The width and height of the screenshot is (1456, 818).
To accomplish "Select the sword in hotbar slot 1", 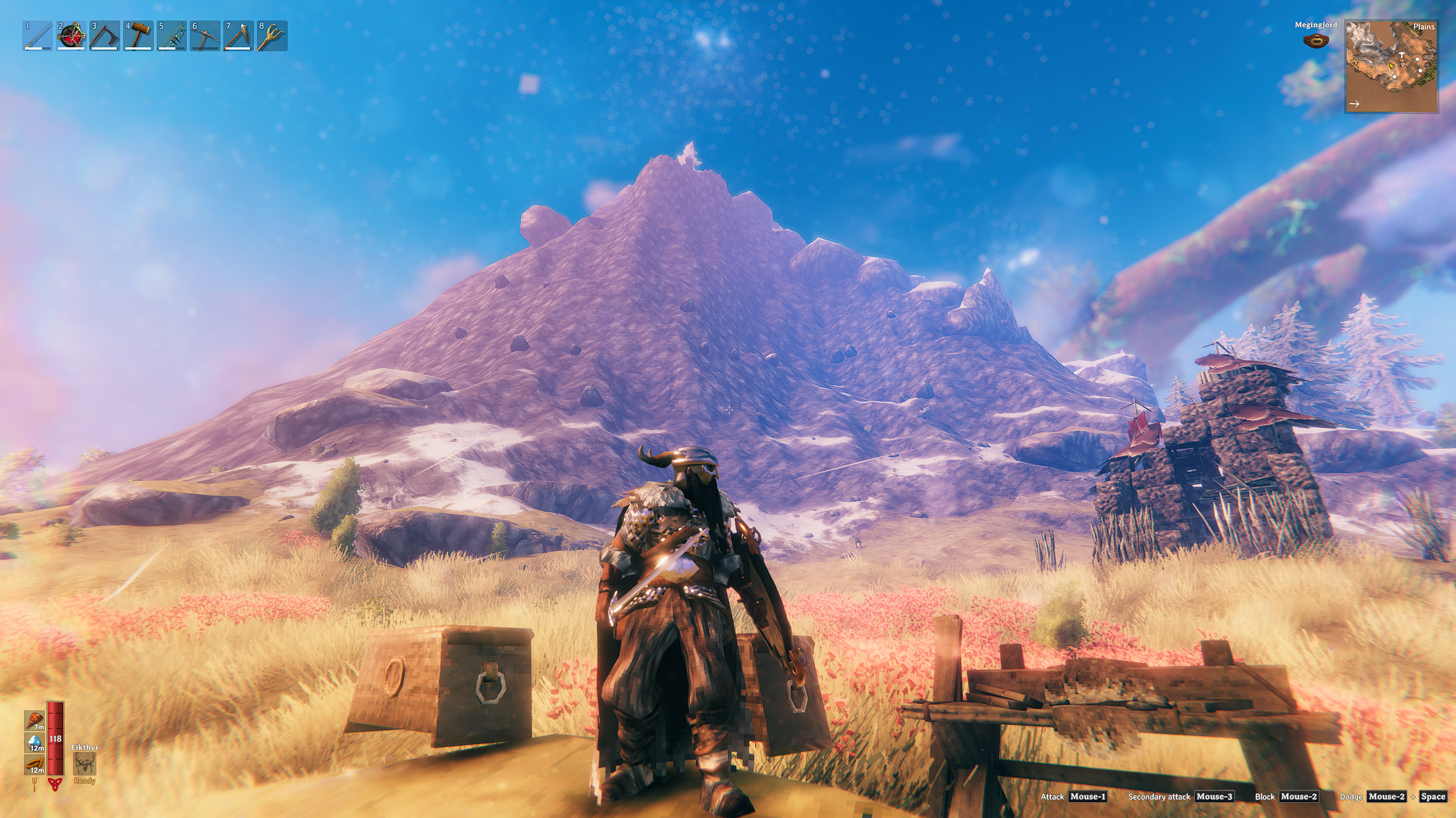I will (x=38, y=36).
